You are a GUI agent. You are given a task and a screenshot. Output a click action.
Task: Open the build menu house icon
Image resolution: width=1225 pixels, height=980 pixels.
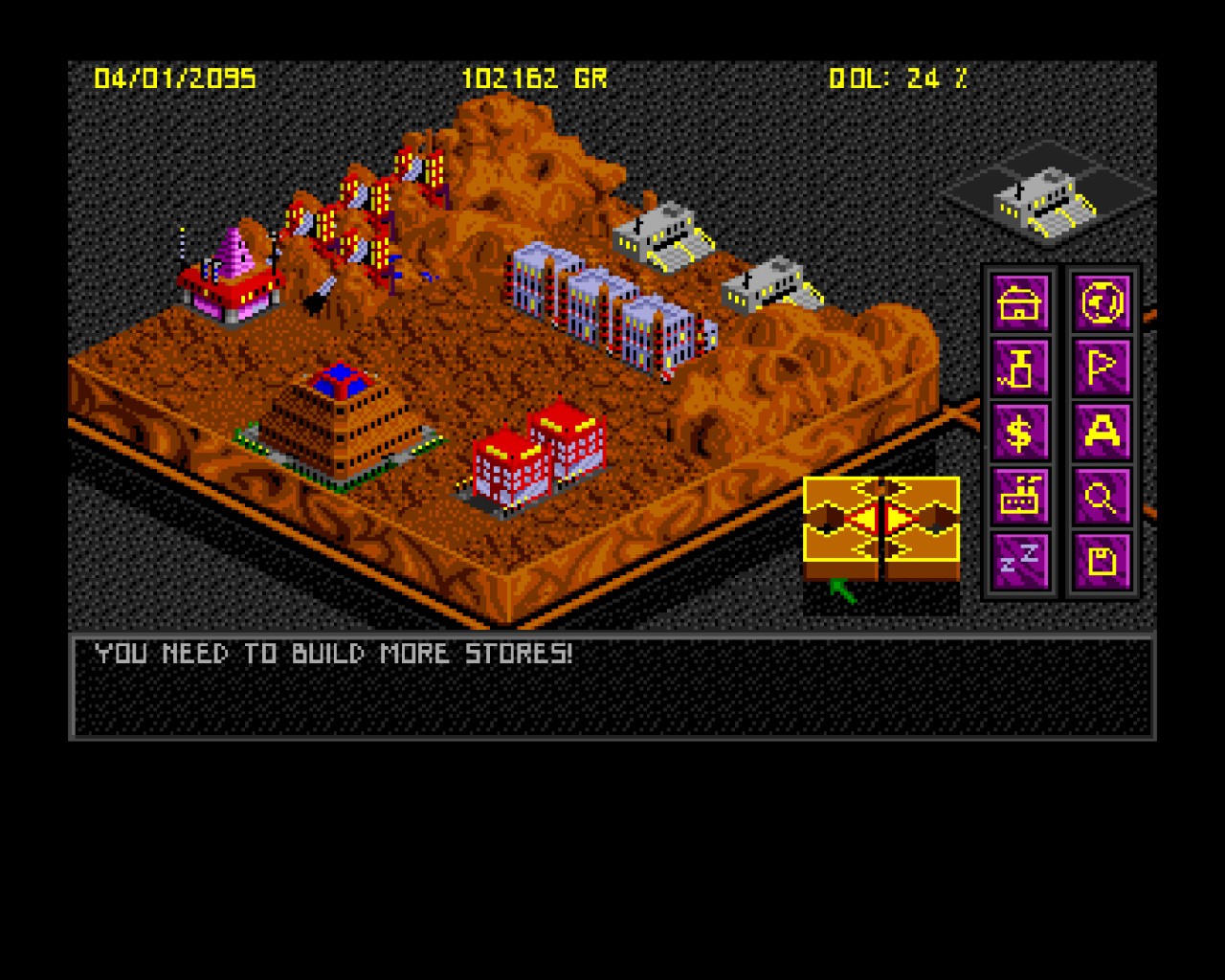pos(1020,303)
